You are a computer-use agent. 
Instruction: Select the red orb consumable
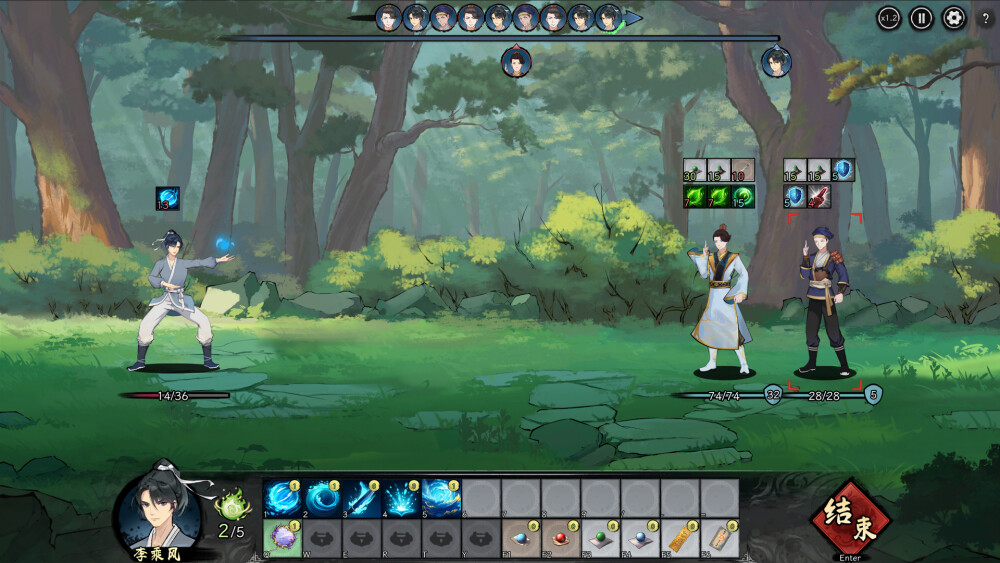[x=561, y=538]
